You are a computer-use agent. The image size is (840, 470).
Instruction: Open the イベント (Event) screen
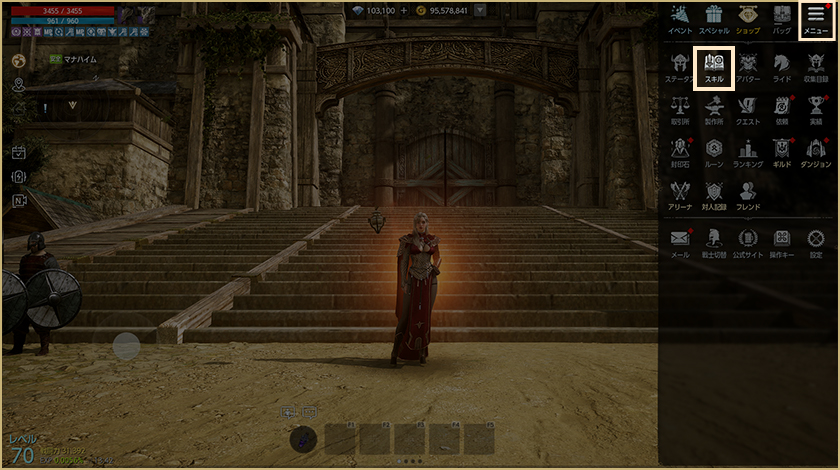tap(680, 19)
